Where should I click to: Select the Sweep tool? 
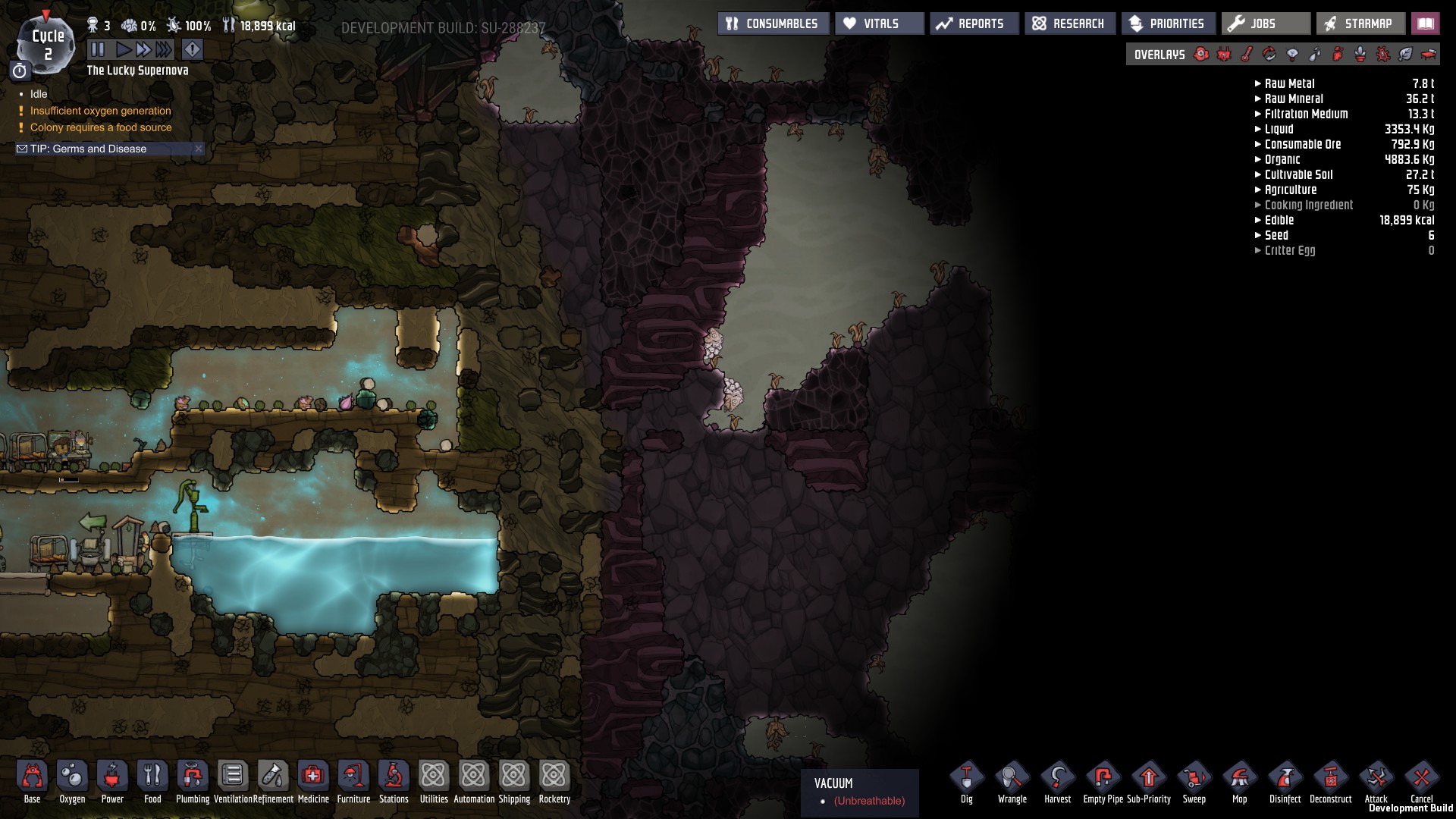coord(1194,780)
